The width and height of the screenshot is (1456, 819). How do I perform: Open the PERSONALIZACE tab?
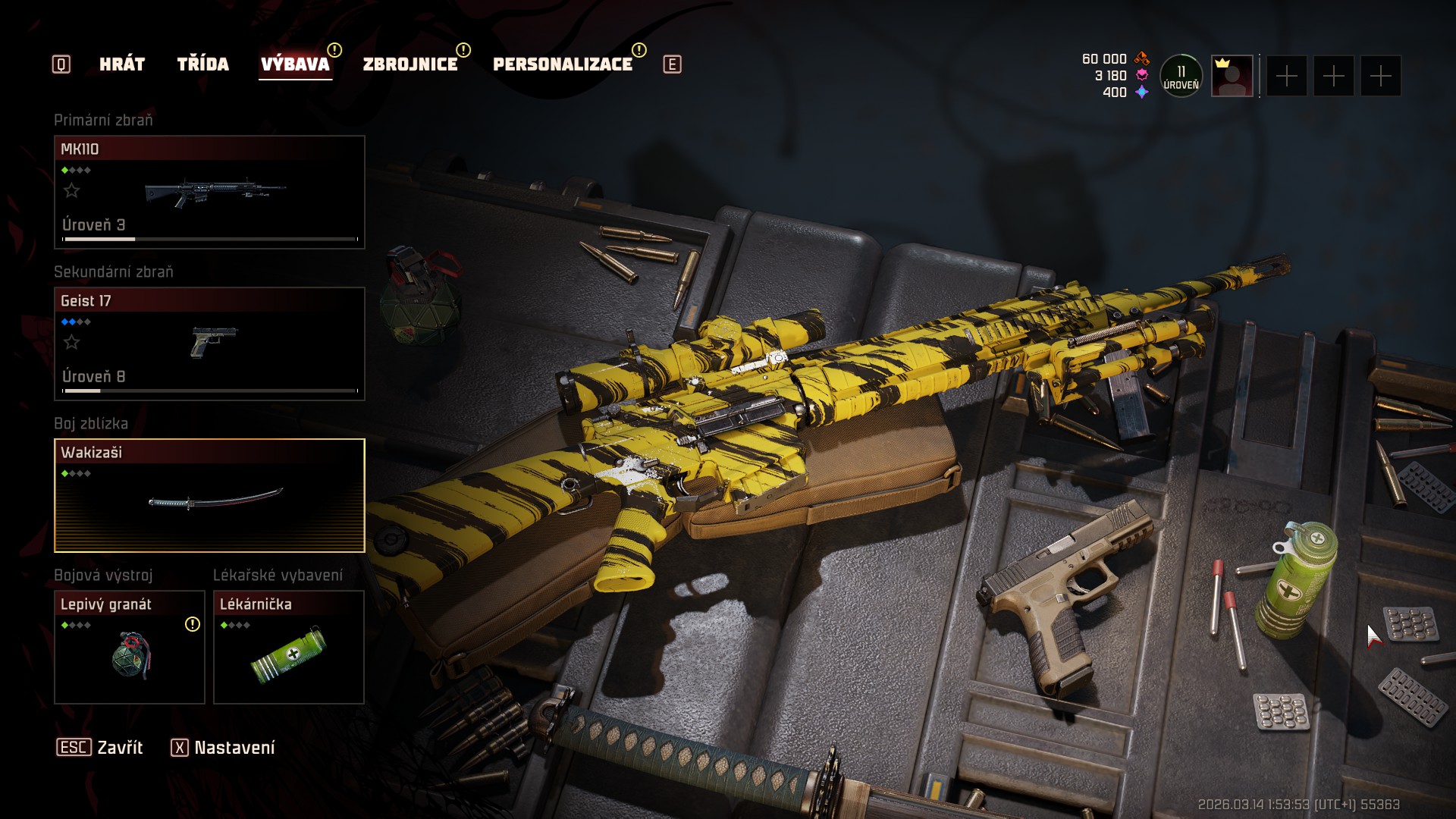(x=562, y=64)
